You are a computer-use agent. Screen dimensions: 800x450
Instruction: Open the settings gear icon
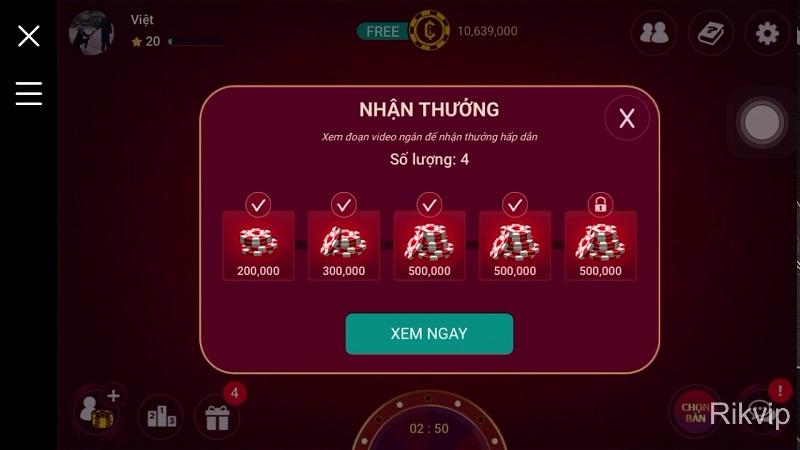tap(767, 33)
